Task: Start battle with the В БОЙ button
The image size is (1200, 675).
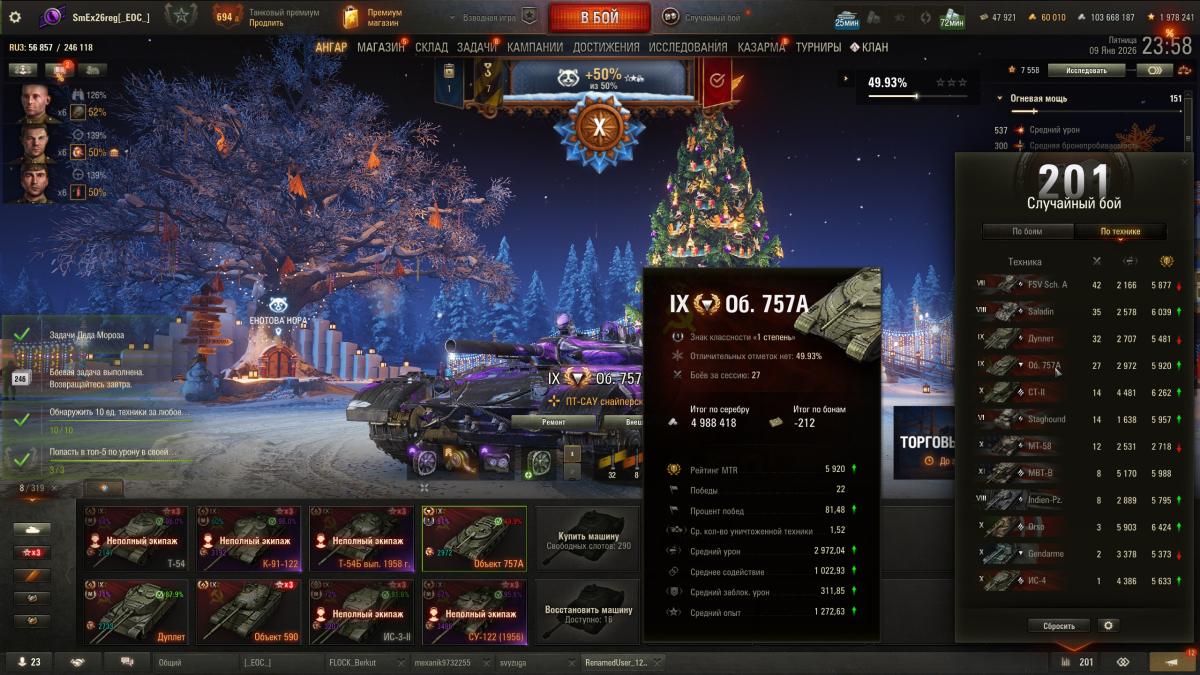Action: [x=599, y=18]
